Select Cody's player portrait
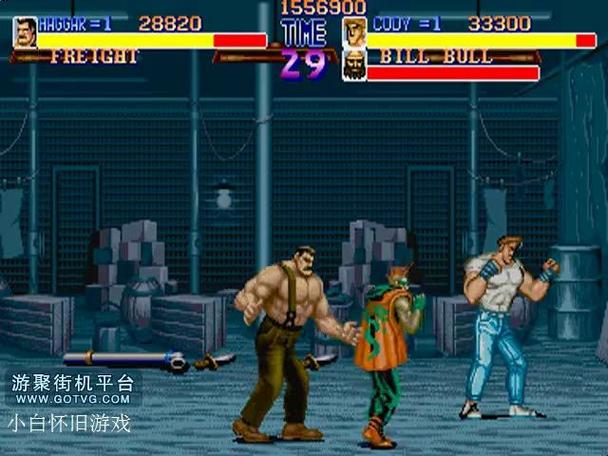Viewport: 608px width, 456px height. (354, 31)
